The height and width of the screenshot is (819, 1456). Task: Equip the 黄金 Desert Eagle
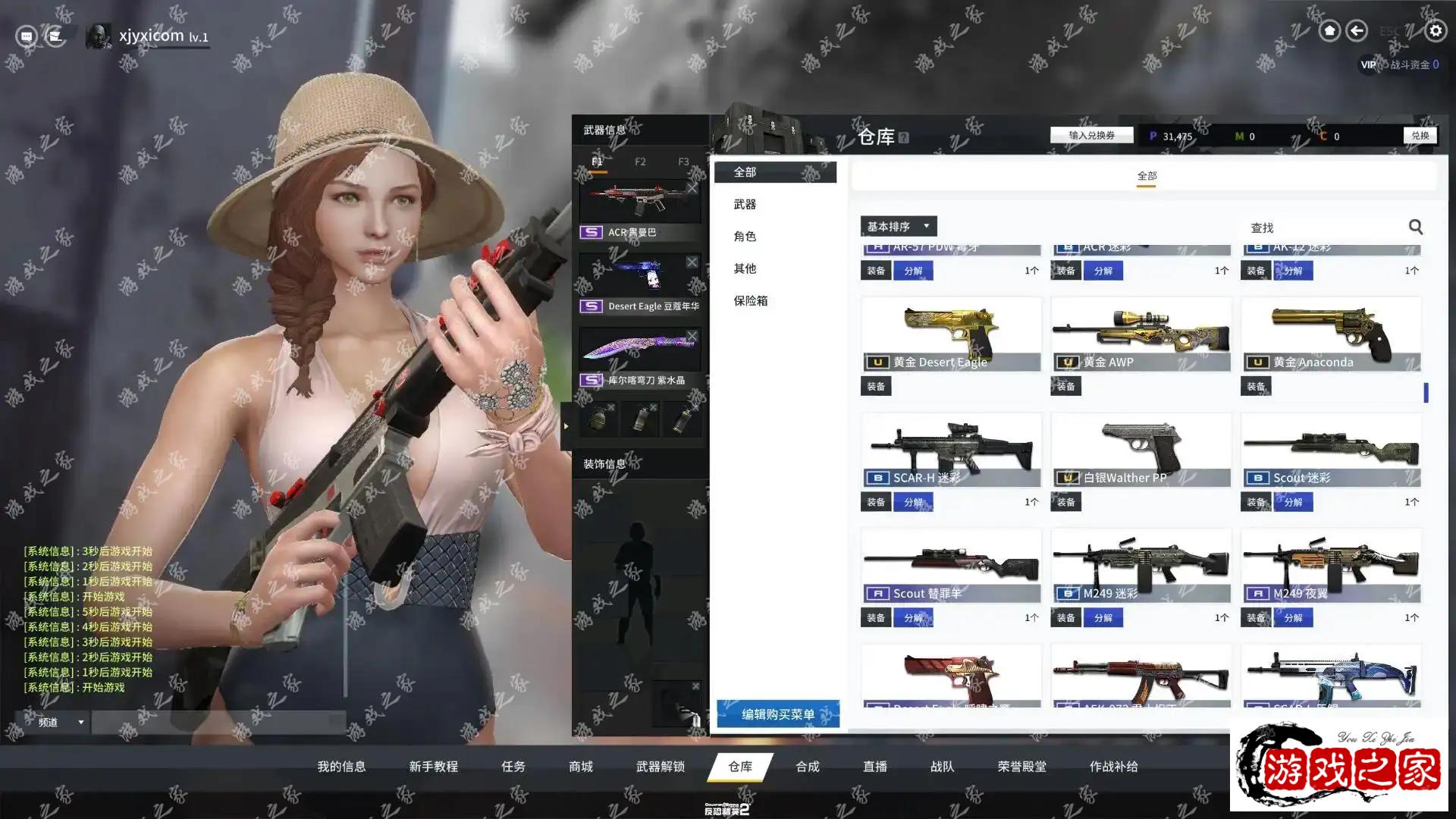tap(876, 386)
